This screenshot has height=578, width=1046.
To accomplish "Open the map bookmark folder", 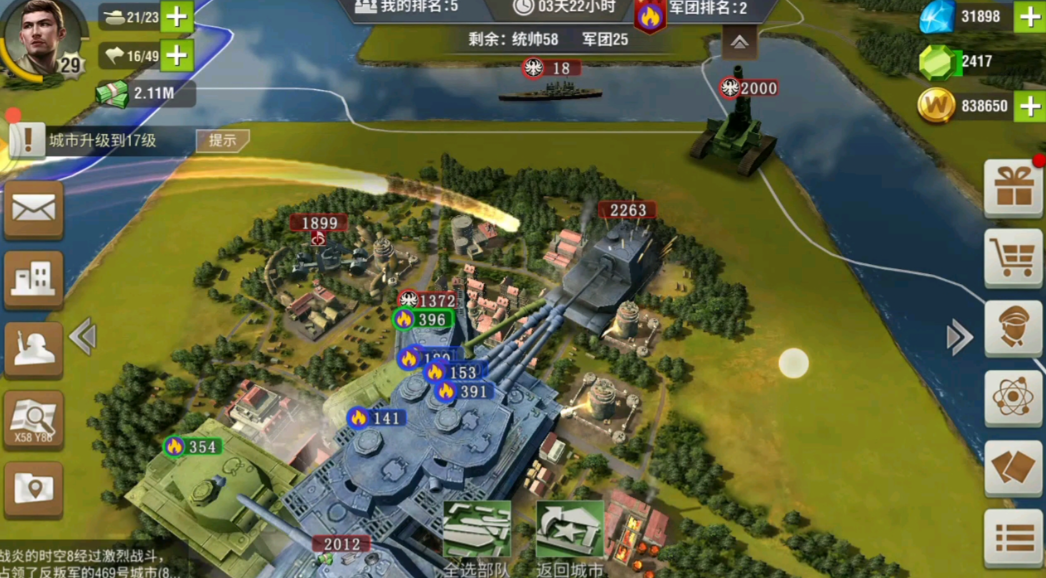I will (33, 490).
